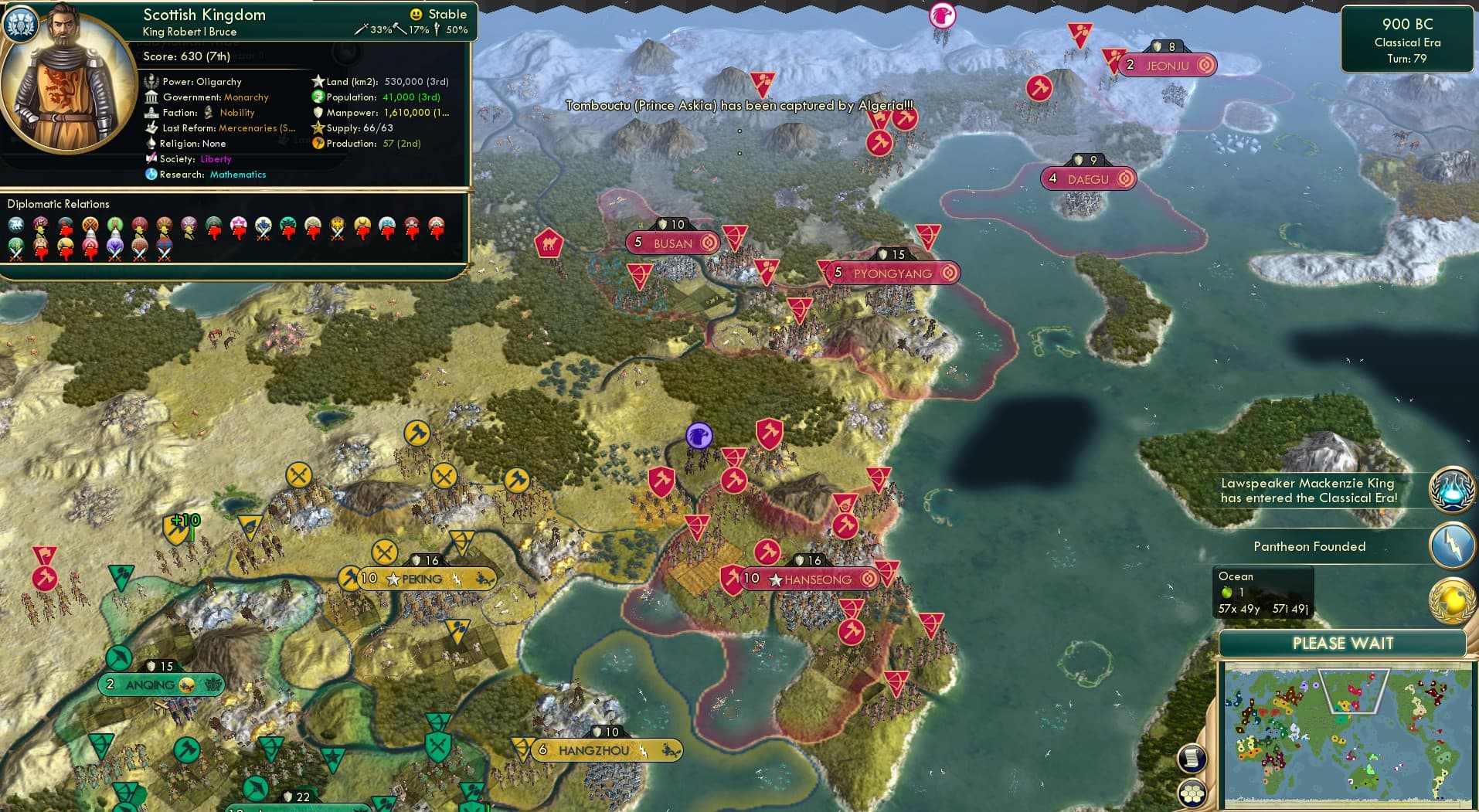The width and height of the screenshot is (1479, 812).
Task: Open the notification log scroll icon
Action: tap(1191, 758)
